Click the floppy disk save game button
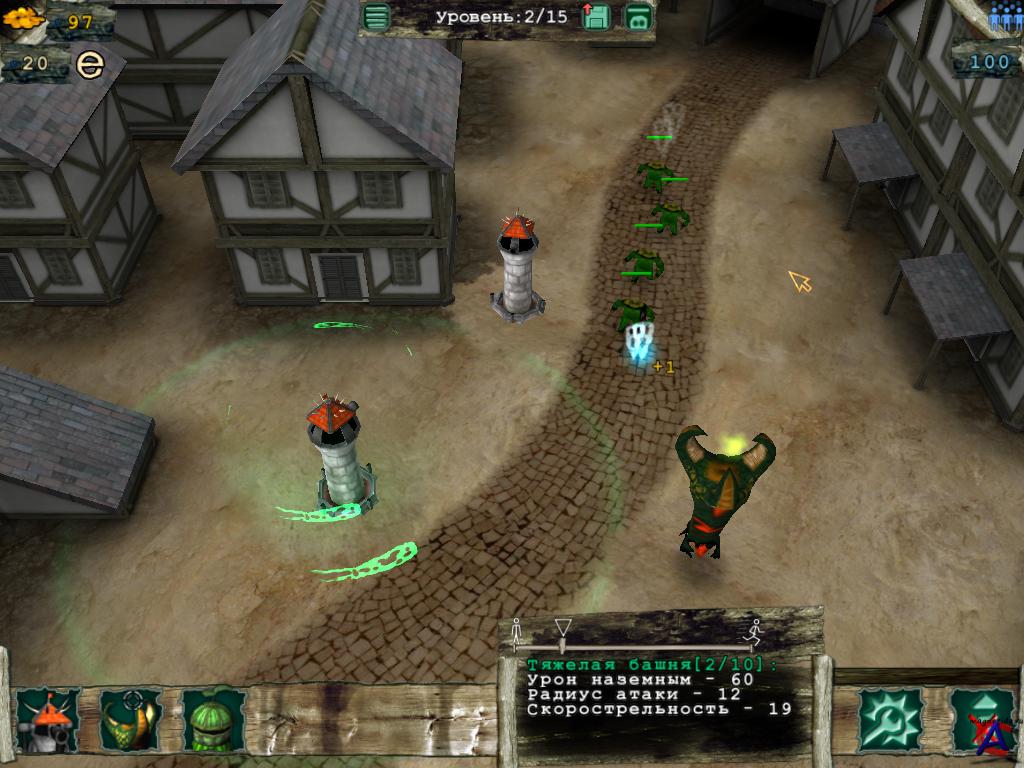Image resolution: width=1024 pixels, height=768 pixels. coord(596,17)
